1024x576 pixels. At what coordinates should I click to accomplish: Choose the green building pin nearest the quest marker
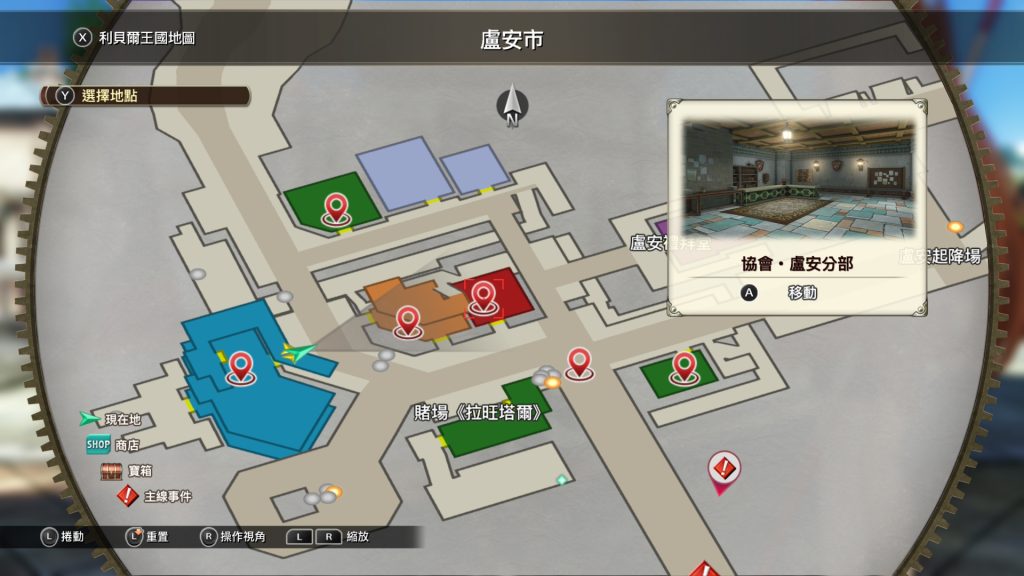[x=683, y=366]
